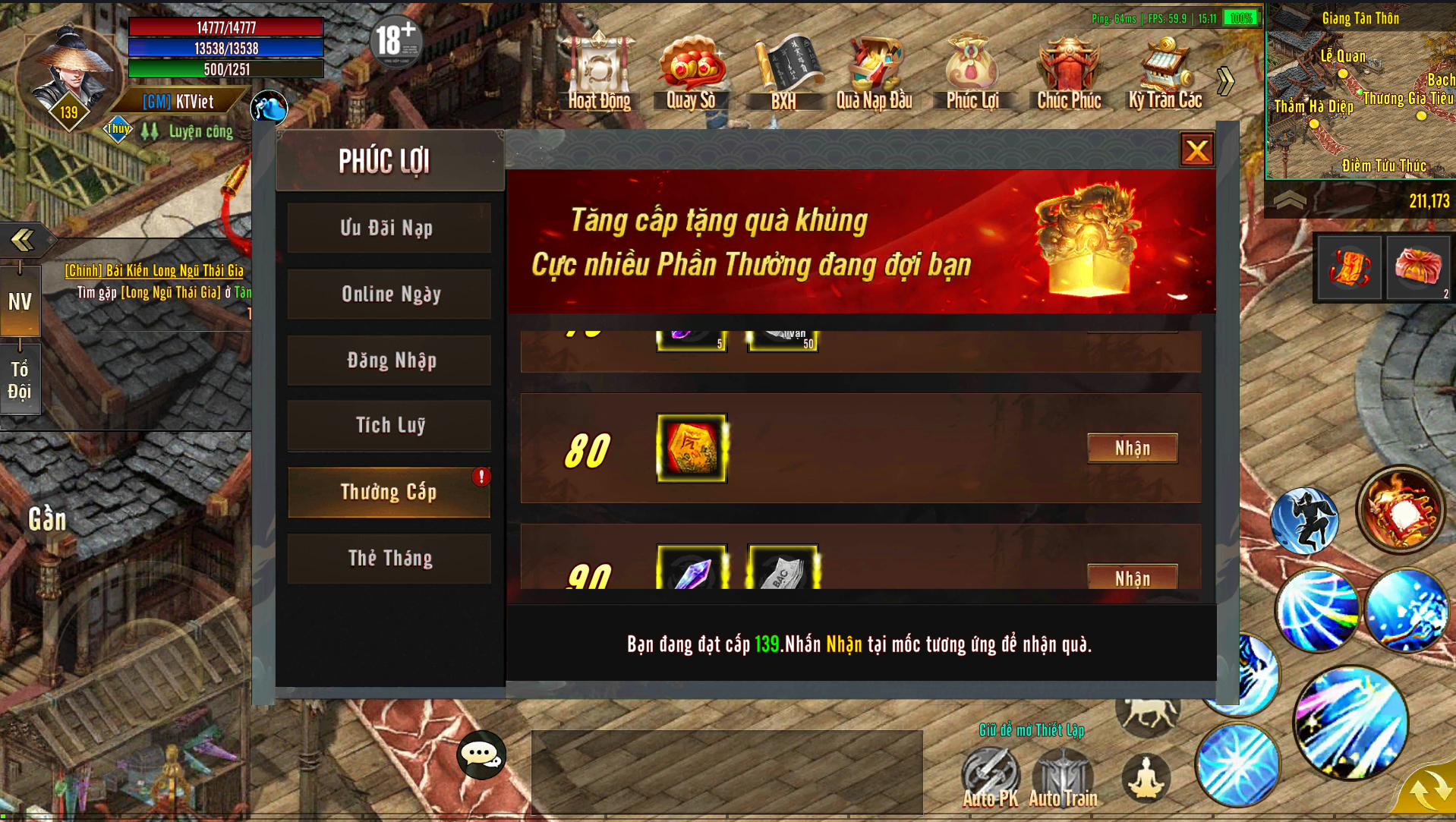Open the Online Ngày tab
This screenshot has height=822, width=1456.
(x=389, y=294)
